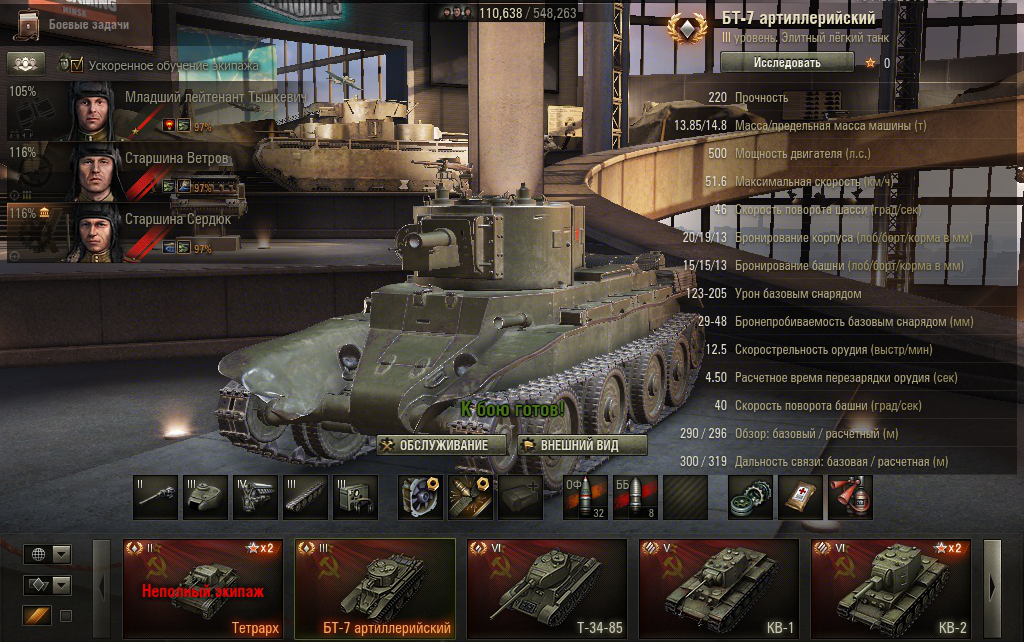1024x642 pixels.
Task: Select the tracks suspension module slot
Action: tap(305, 497)
